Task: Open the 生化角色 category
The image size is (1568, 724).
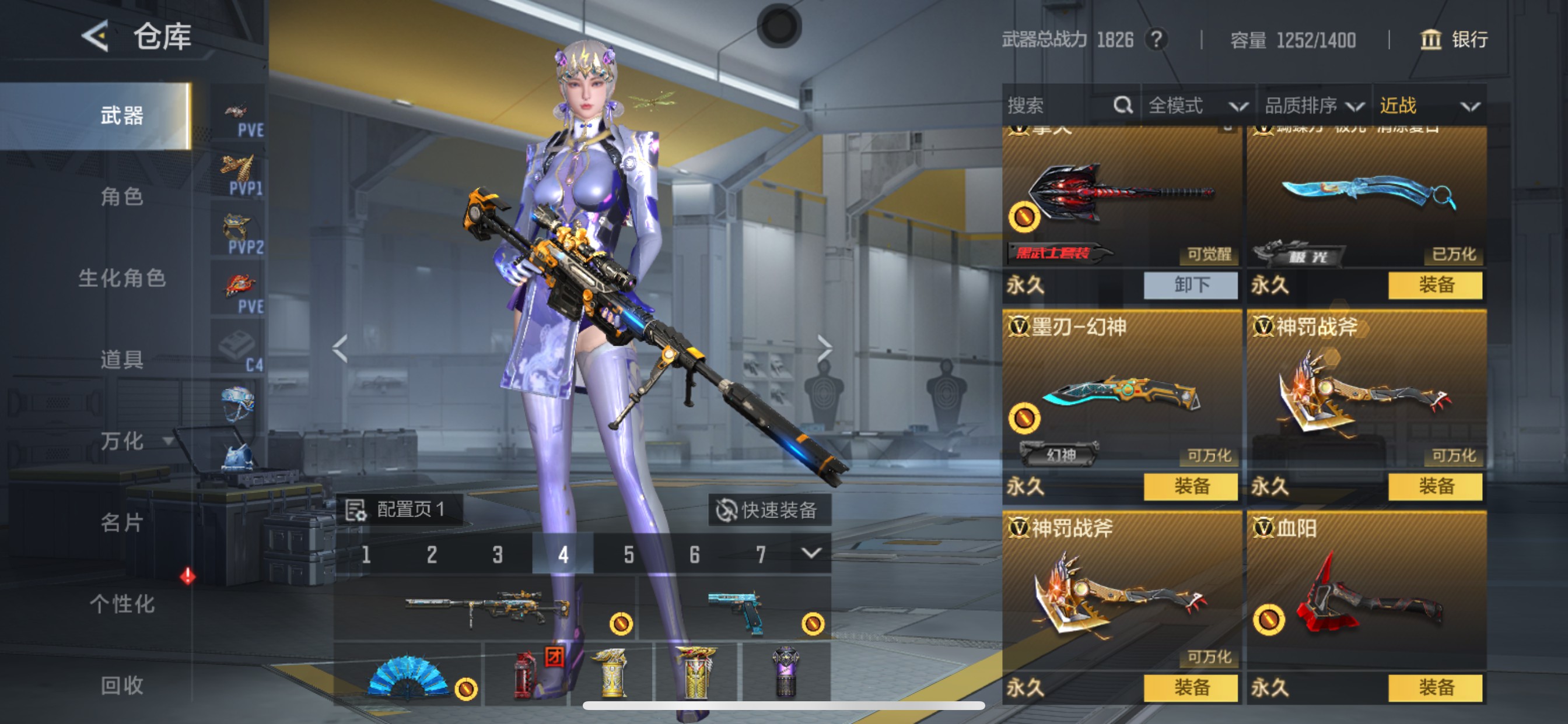Action: [122, 278]
